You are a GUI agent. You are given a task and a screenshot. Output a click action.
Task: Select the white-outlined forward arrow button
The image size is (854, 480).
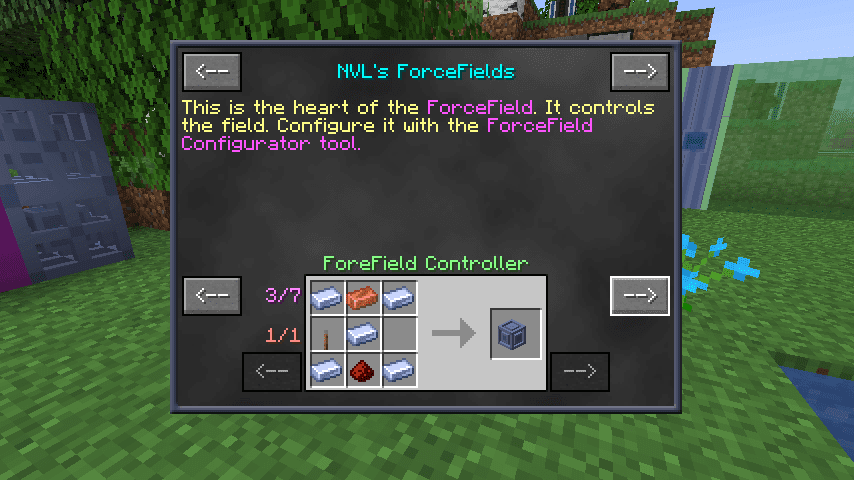(x=639, y=296)
